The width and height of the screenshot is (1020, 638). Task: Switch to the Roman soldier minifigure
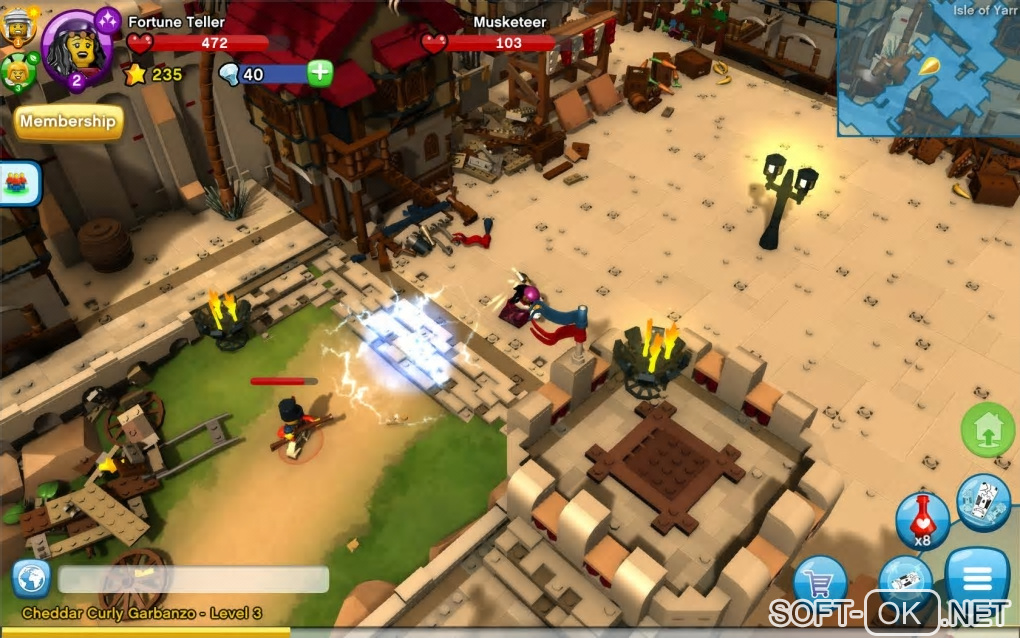point(17,26)
